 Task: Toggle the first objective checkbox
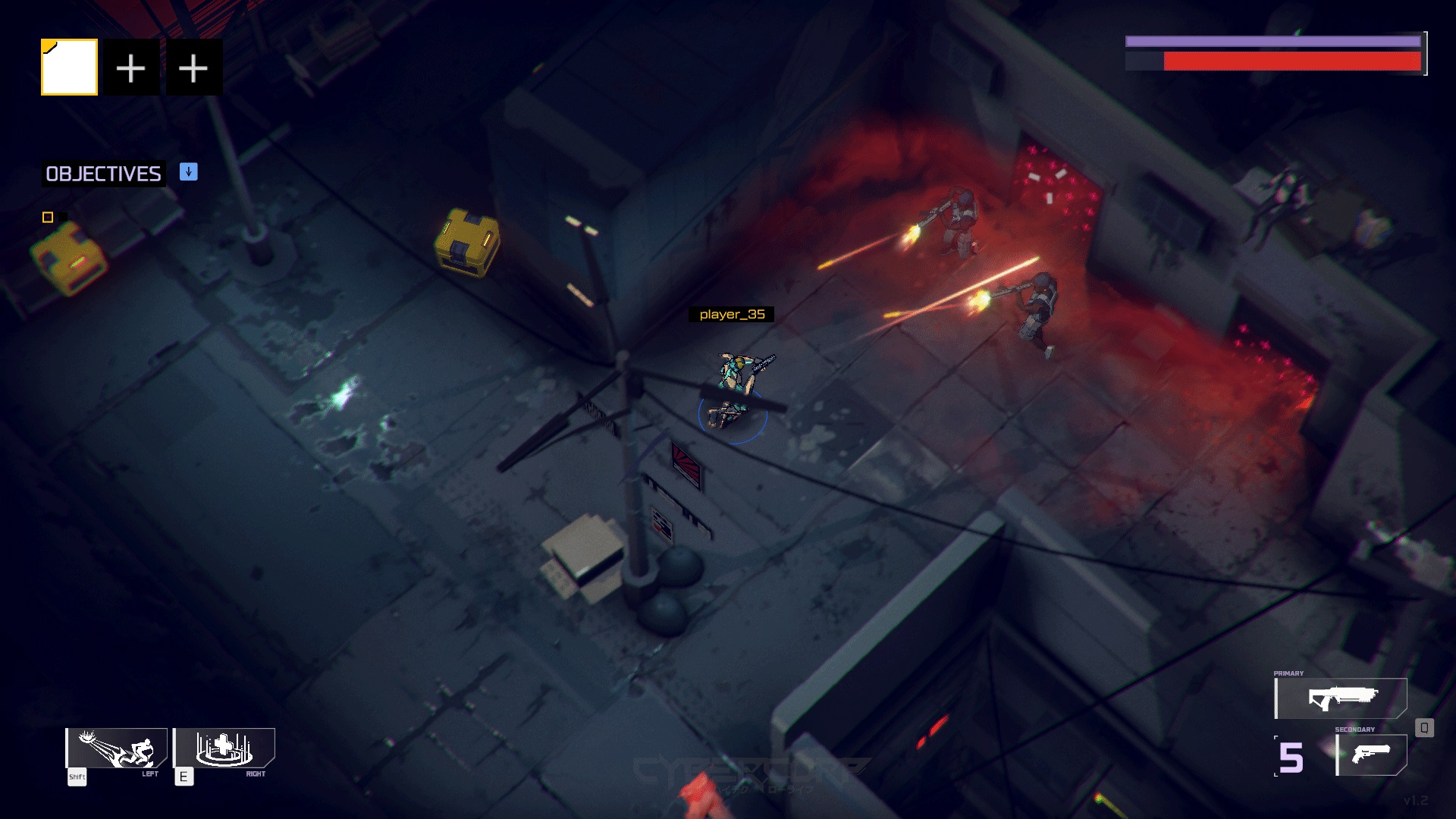click(x=48, y=216)
